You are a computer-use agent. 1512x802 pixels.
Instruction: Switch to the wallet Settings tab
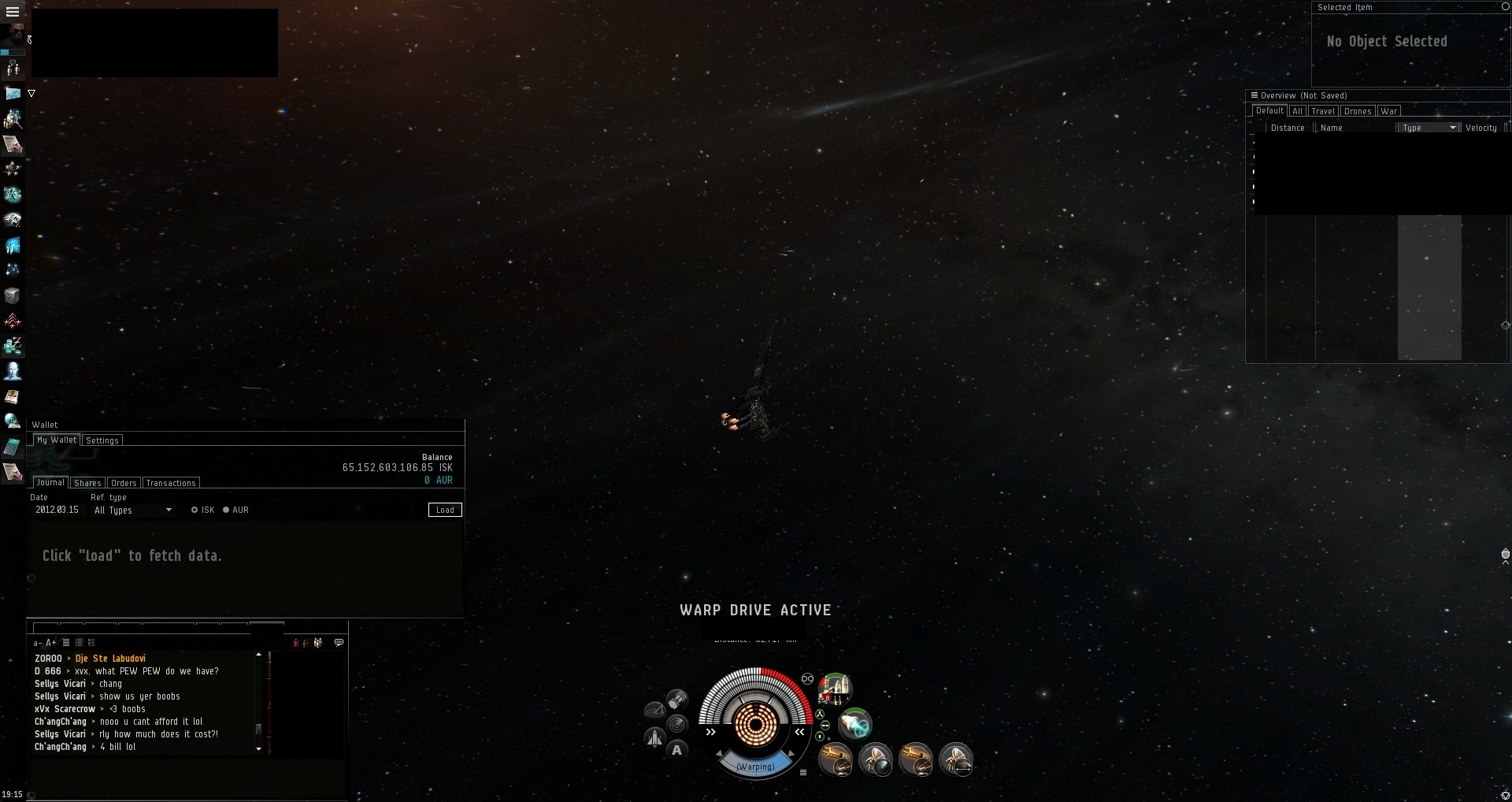point(102,440)
